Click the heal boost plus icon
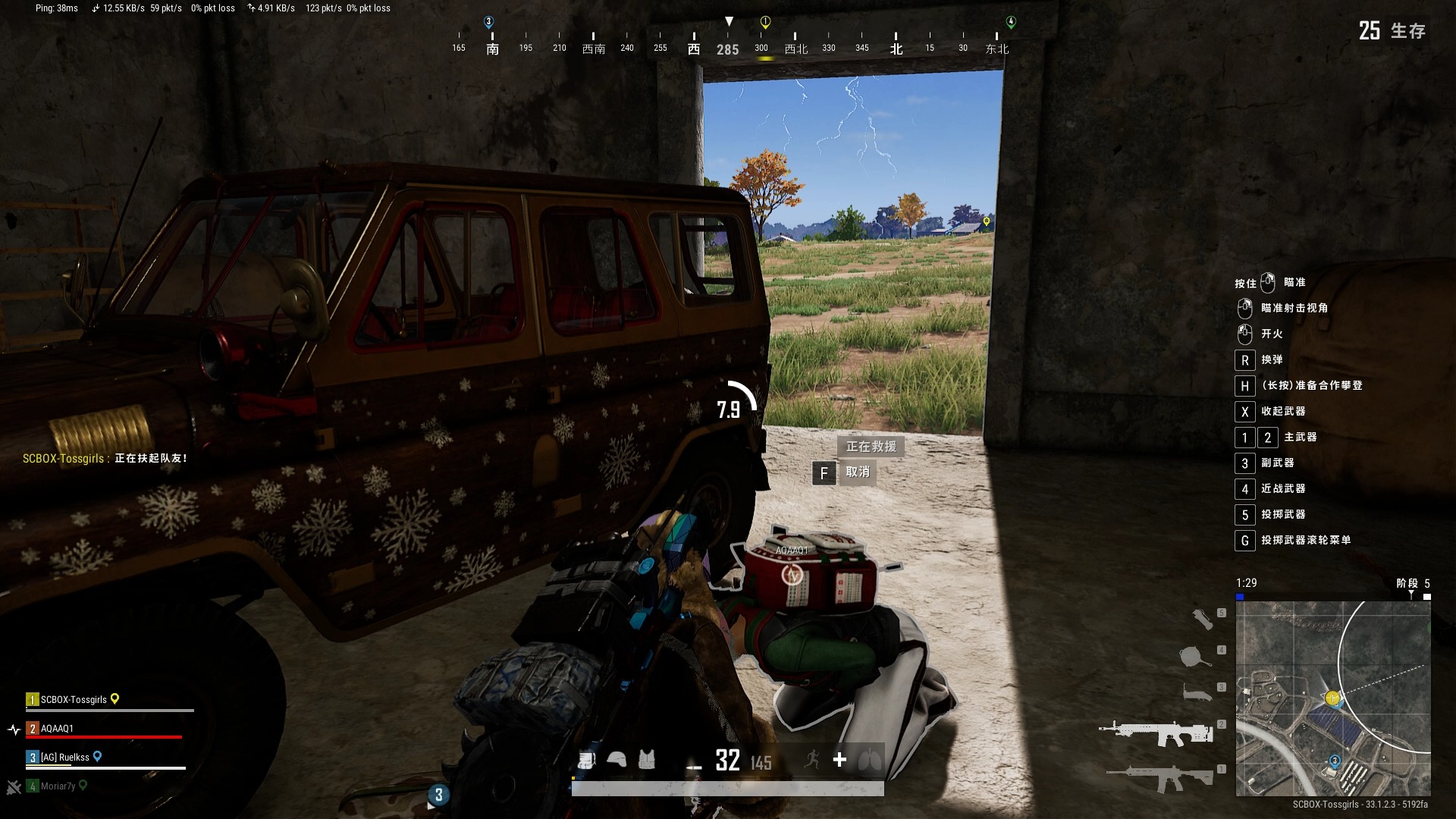 click(839, 760)
